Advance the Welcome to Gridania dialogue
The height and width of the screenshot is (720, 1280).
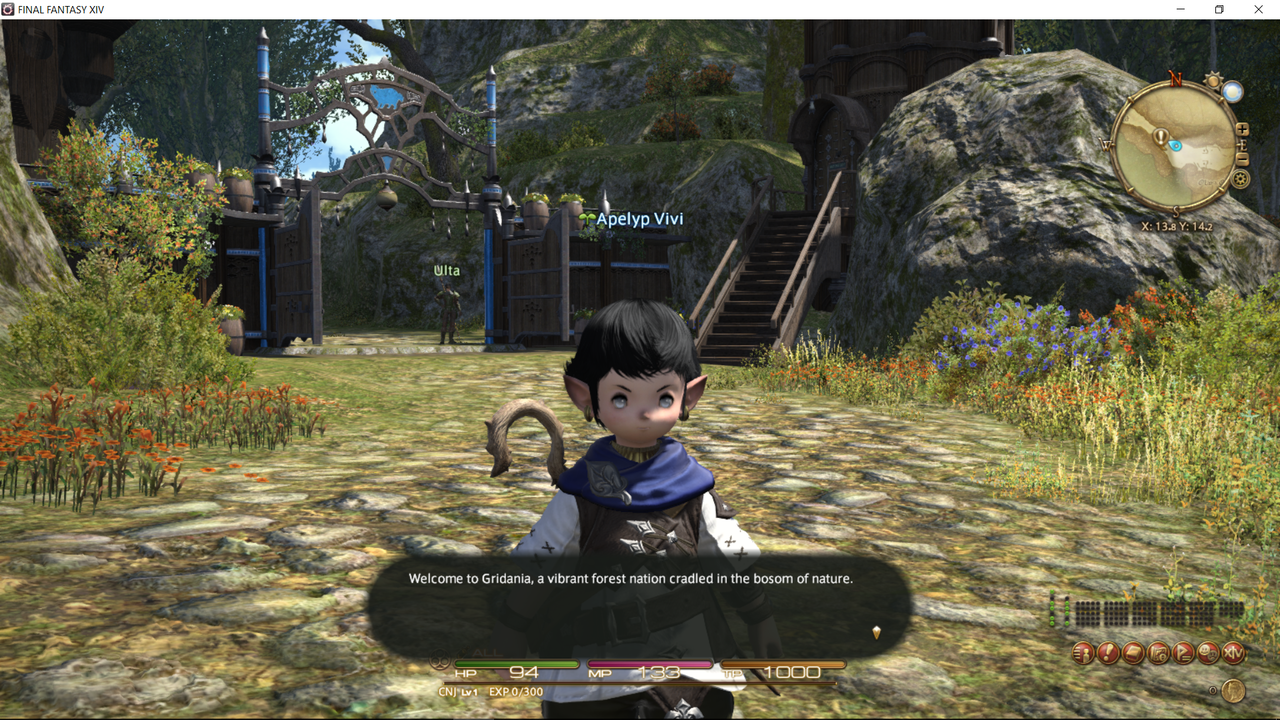click(876, 632)
